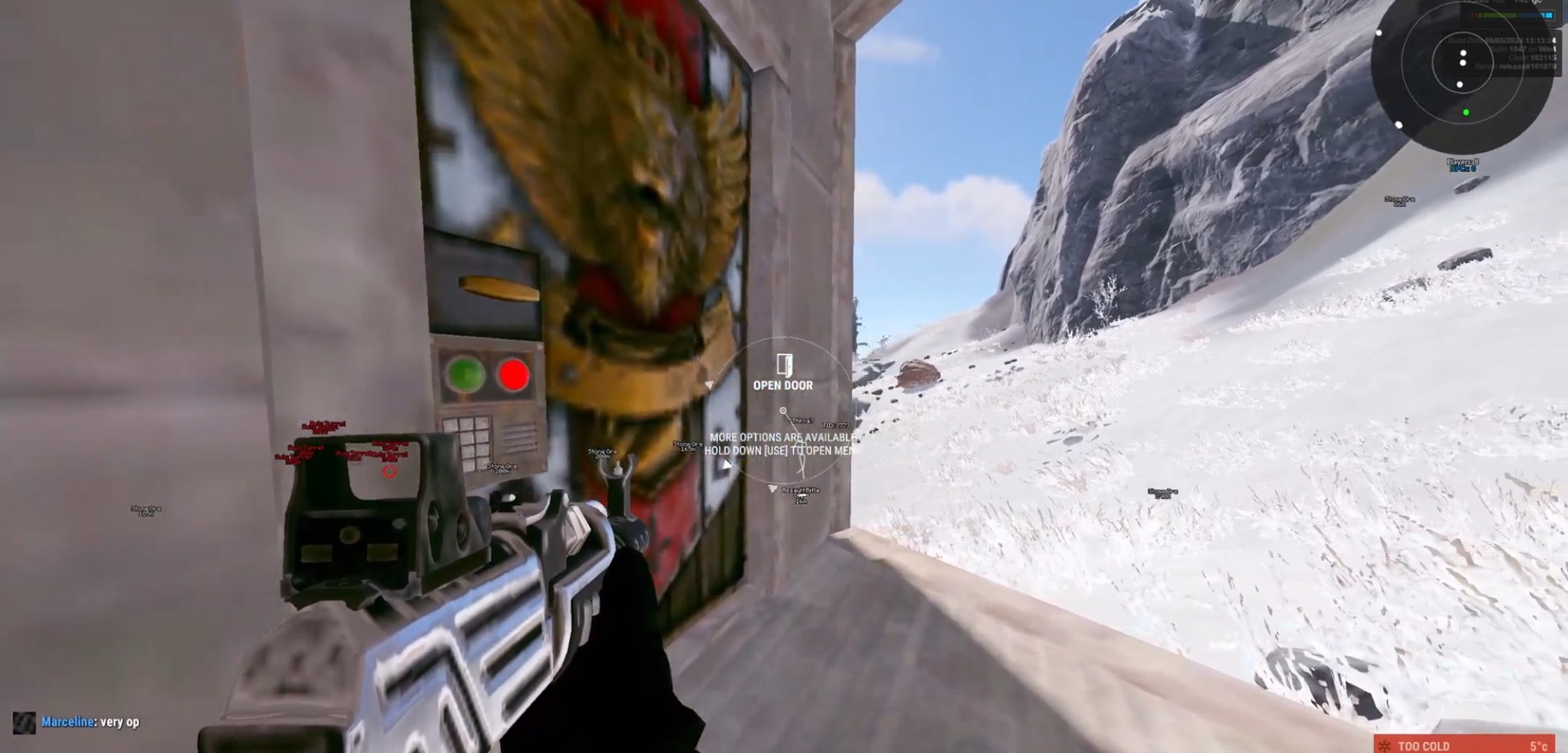Select the Players: 8 counter under the radar
This screenshot has width=1568, height=753.
point(1462,161)
